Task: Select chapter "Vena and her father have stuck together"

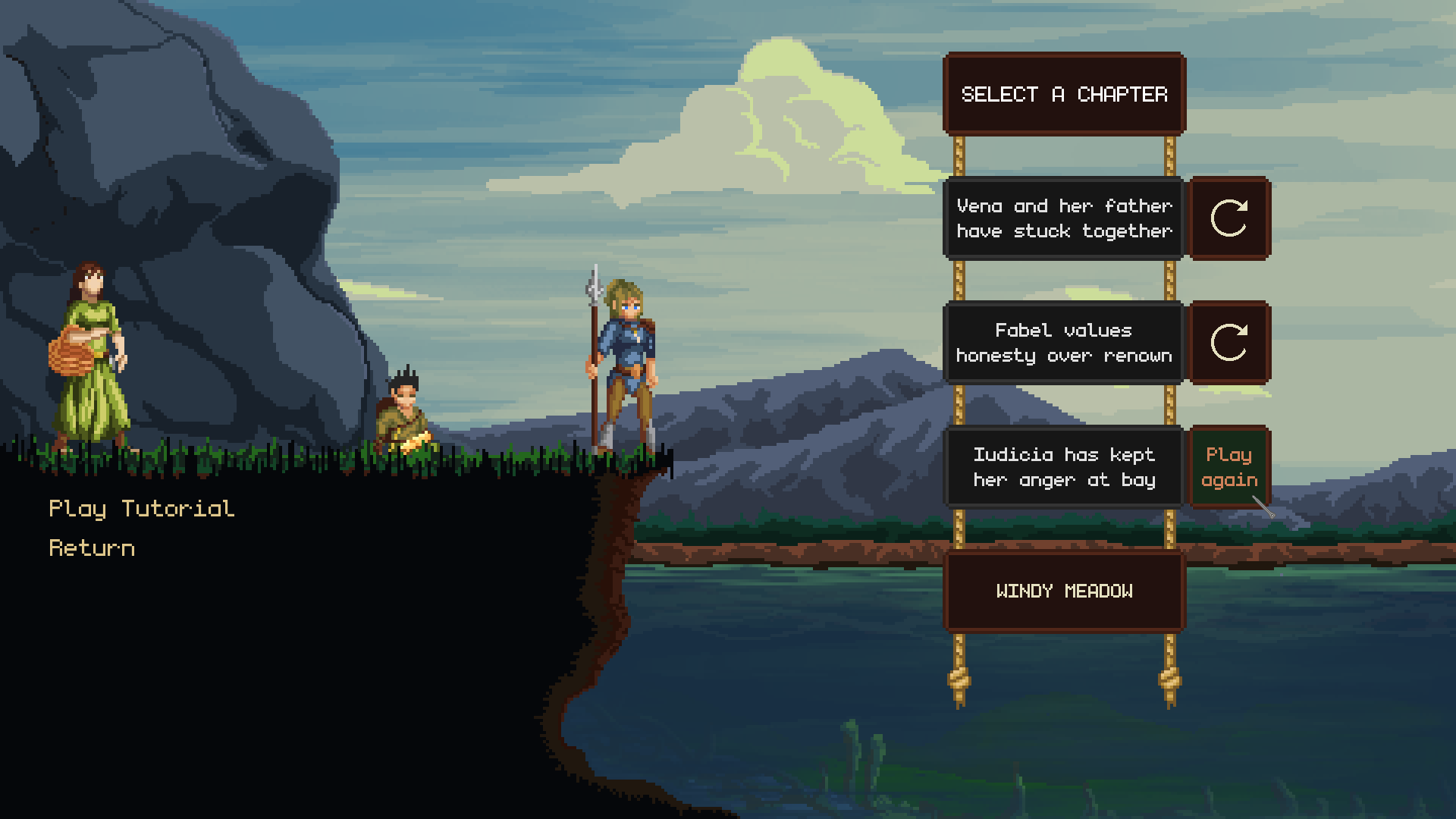Action: click(1063, 218)
